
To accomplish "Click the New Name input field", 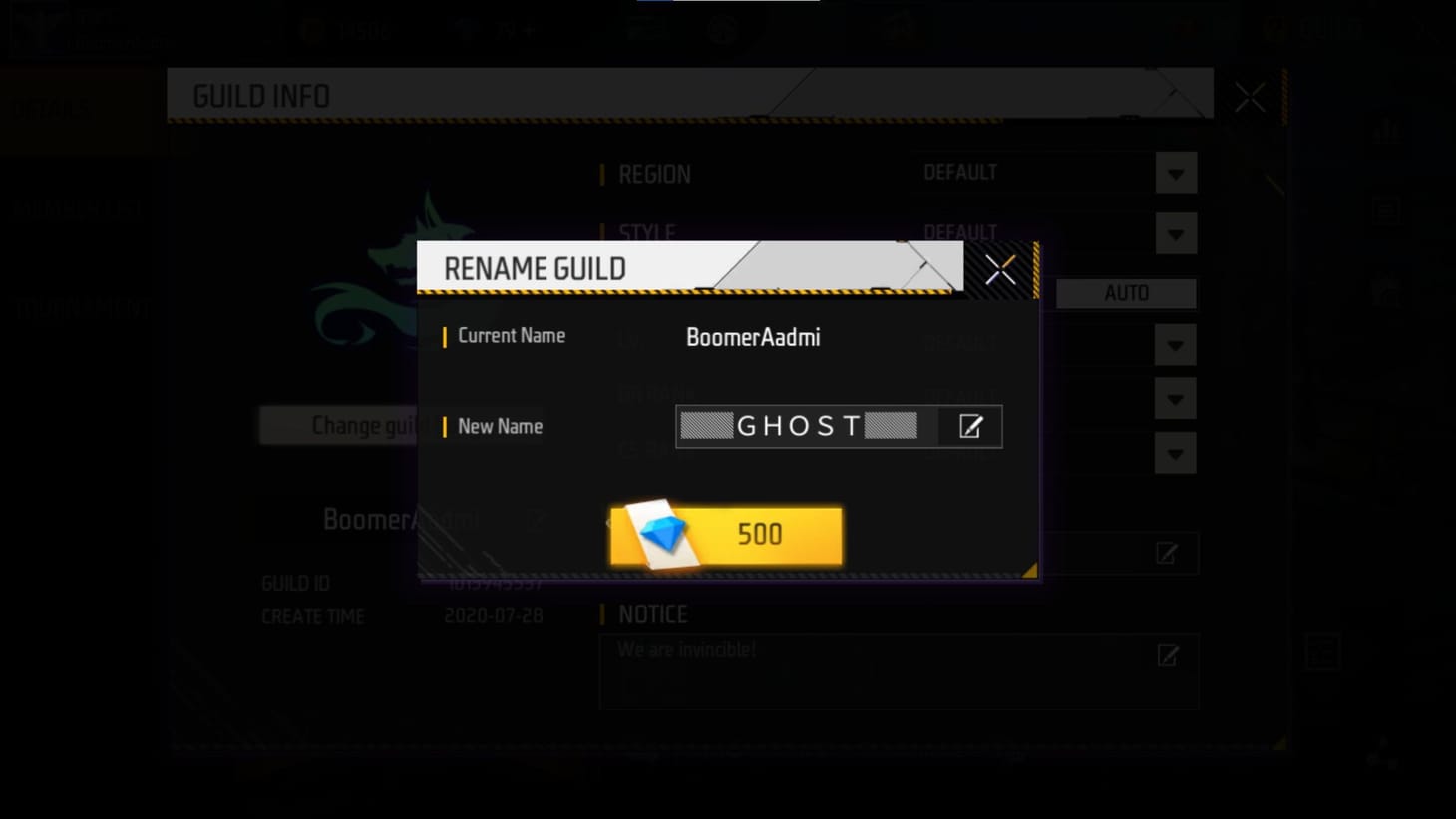I will (798, 426).
